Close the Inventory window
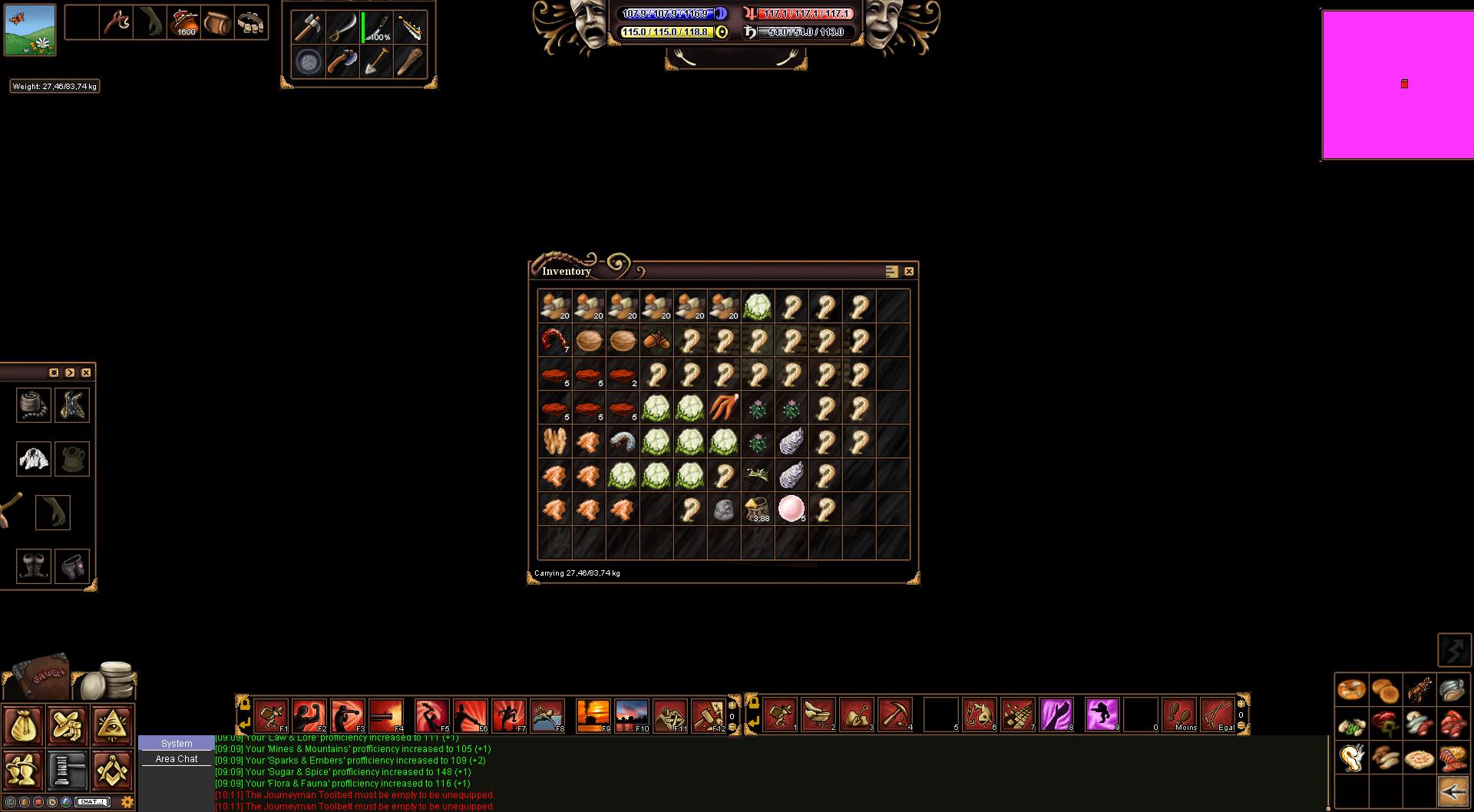 (909, 272)
